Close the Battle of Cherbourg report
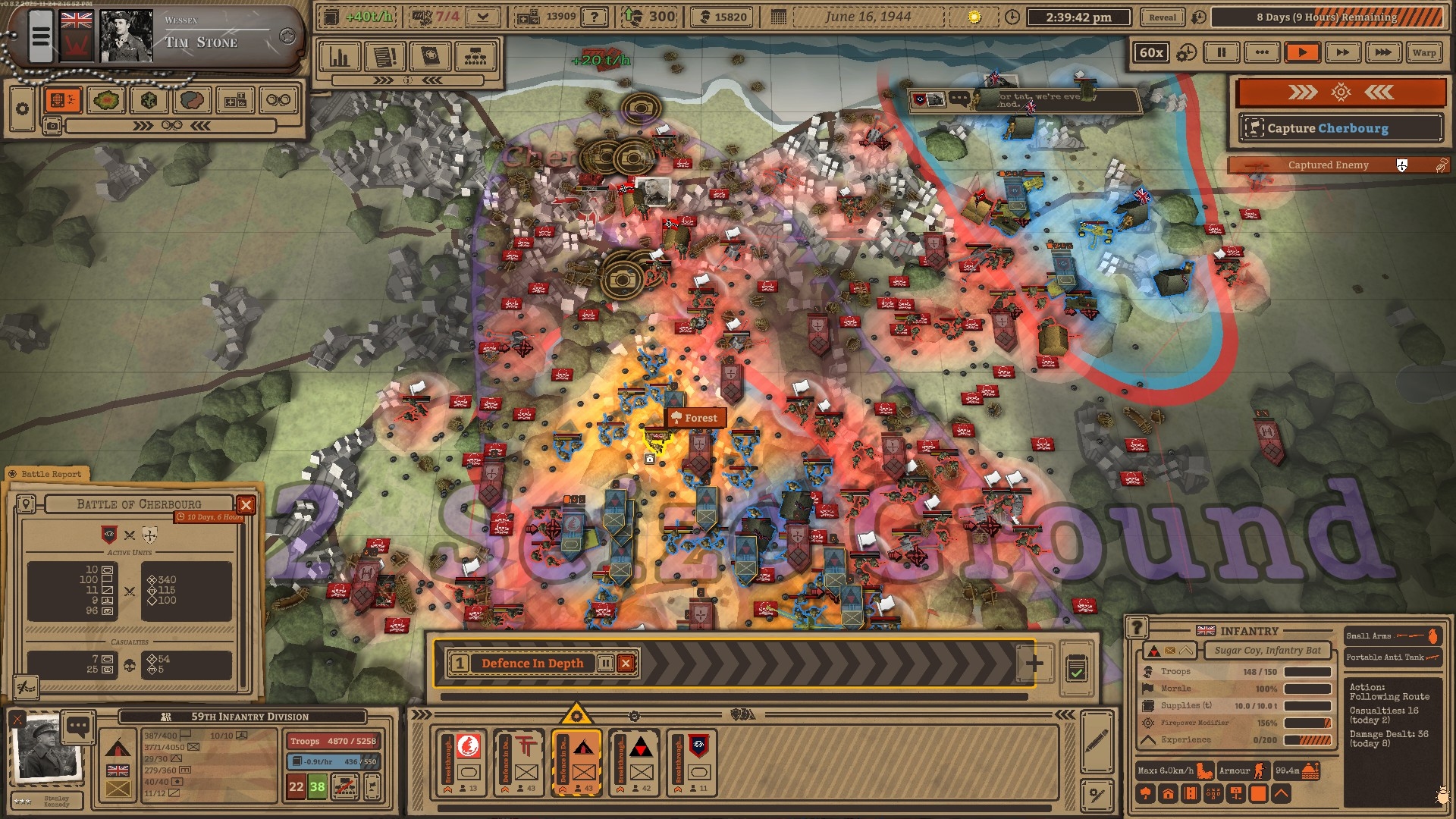Image resolution: width=1456 pixels, height=819 pixels. coord(246,505)
